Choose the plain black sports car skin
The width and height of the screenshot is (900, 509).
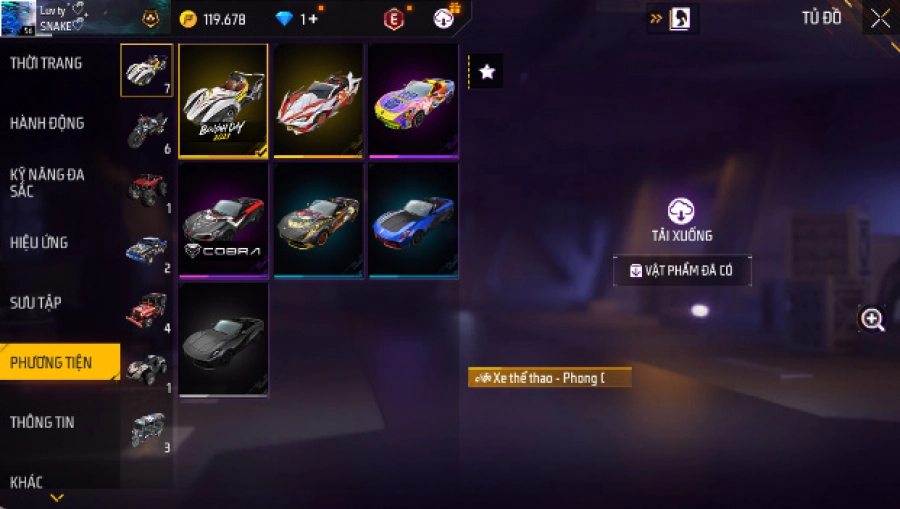point(223,340)
